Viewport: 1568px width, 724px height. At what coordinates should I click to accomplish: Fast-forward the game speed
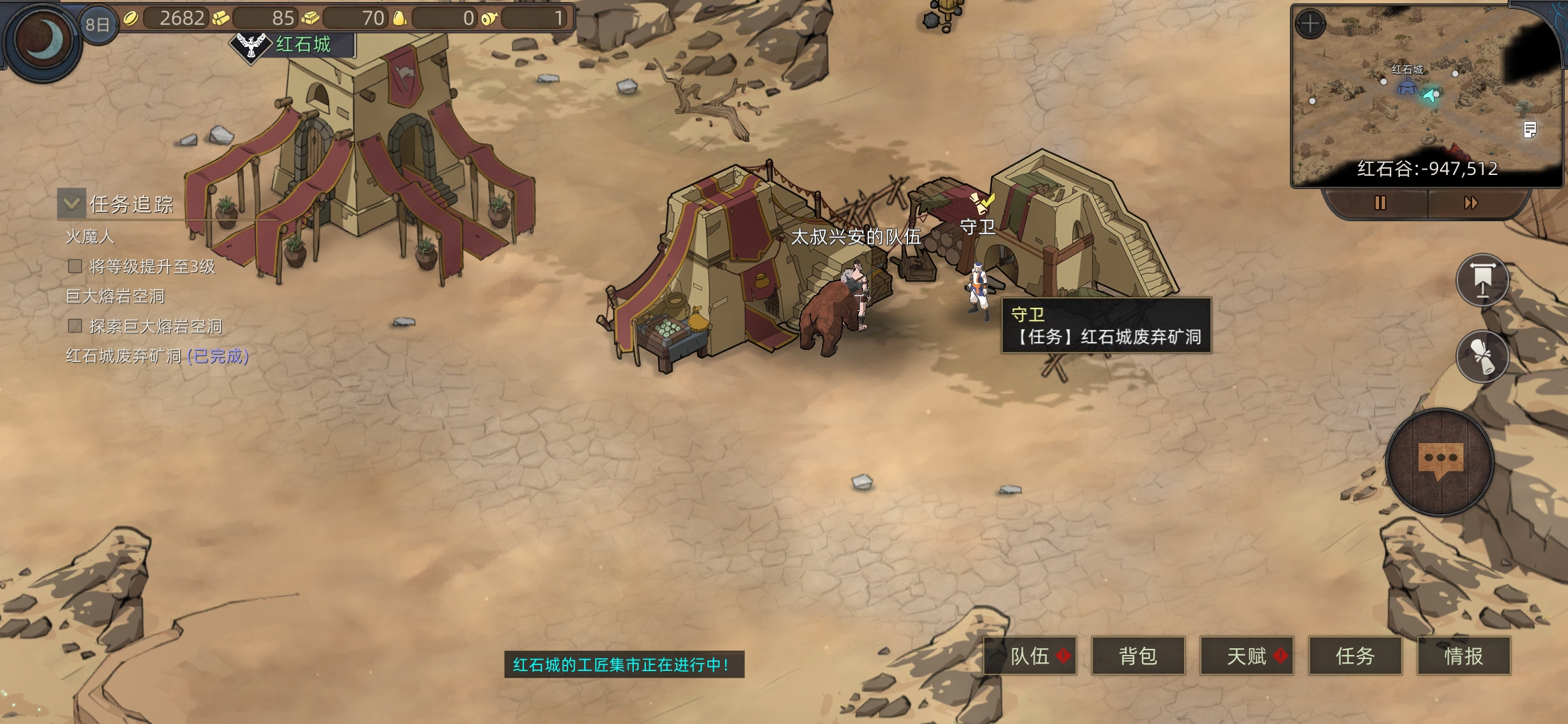[1471, 202]
